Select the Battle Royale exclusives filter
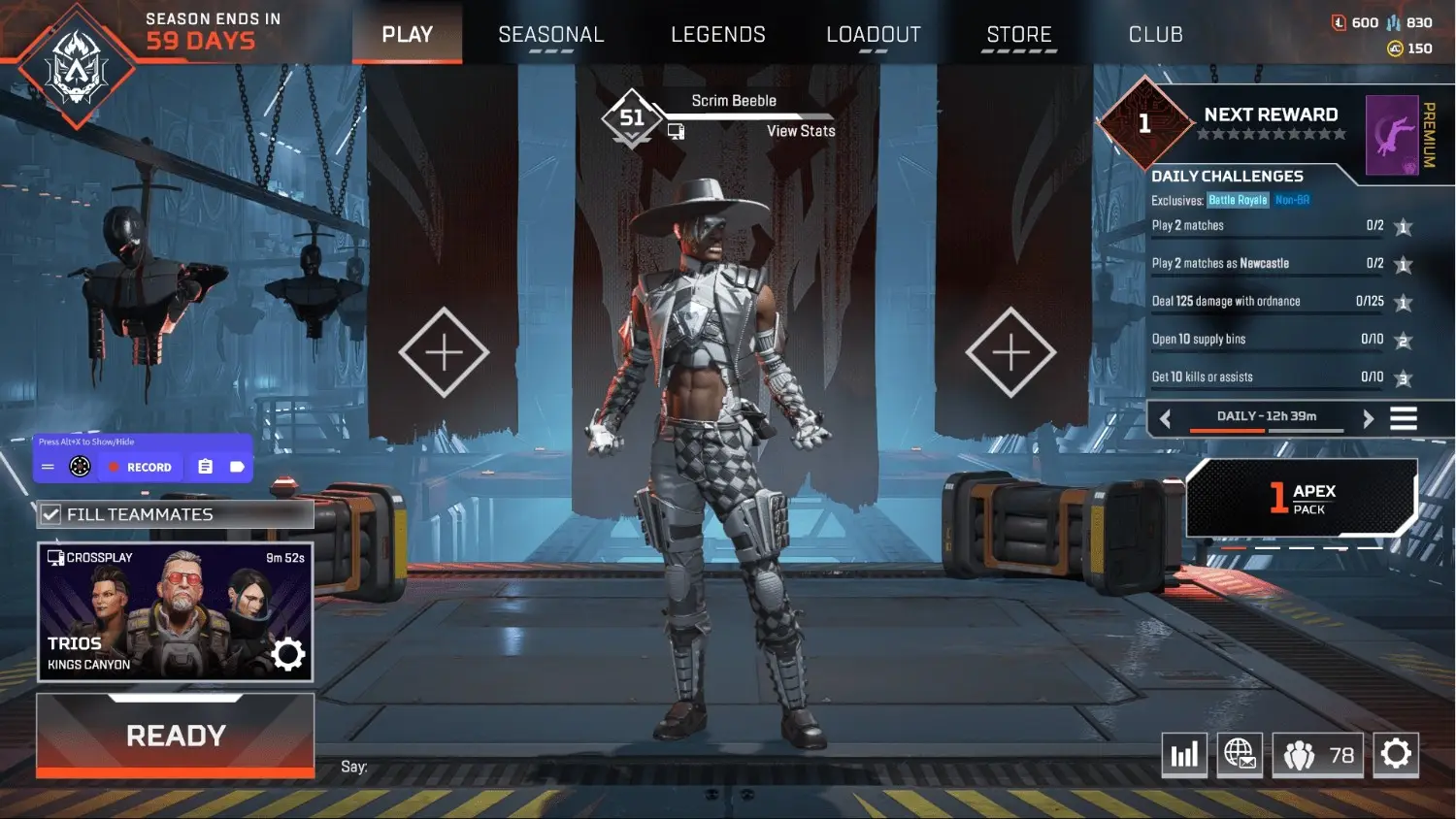 click(x=1238, y=200)
